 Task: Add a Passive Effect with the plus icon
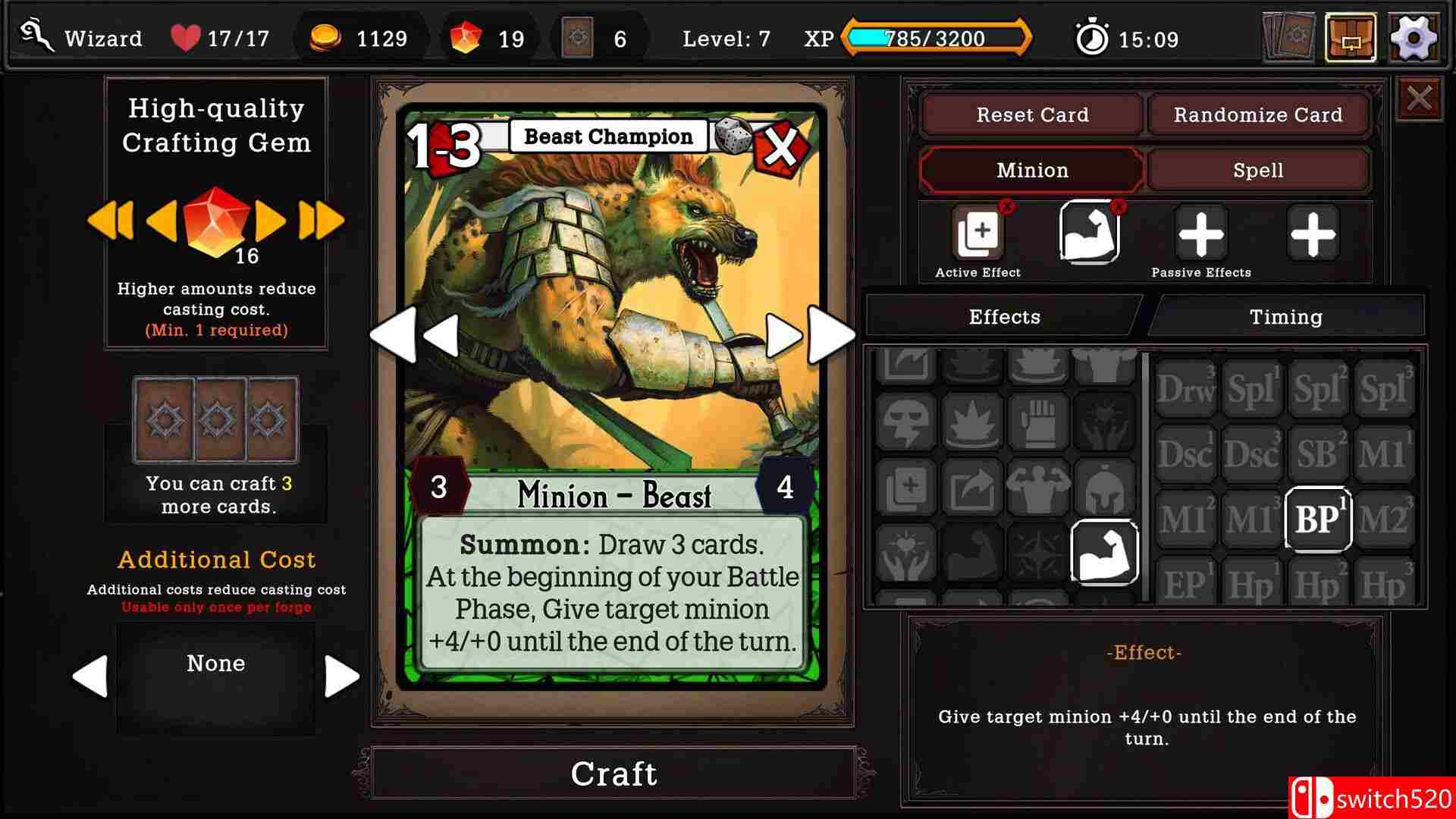tap(1200, 234)
